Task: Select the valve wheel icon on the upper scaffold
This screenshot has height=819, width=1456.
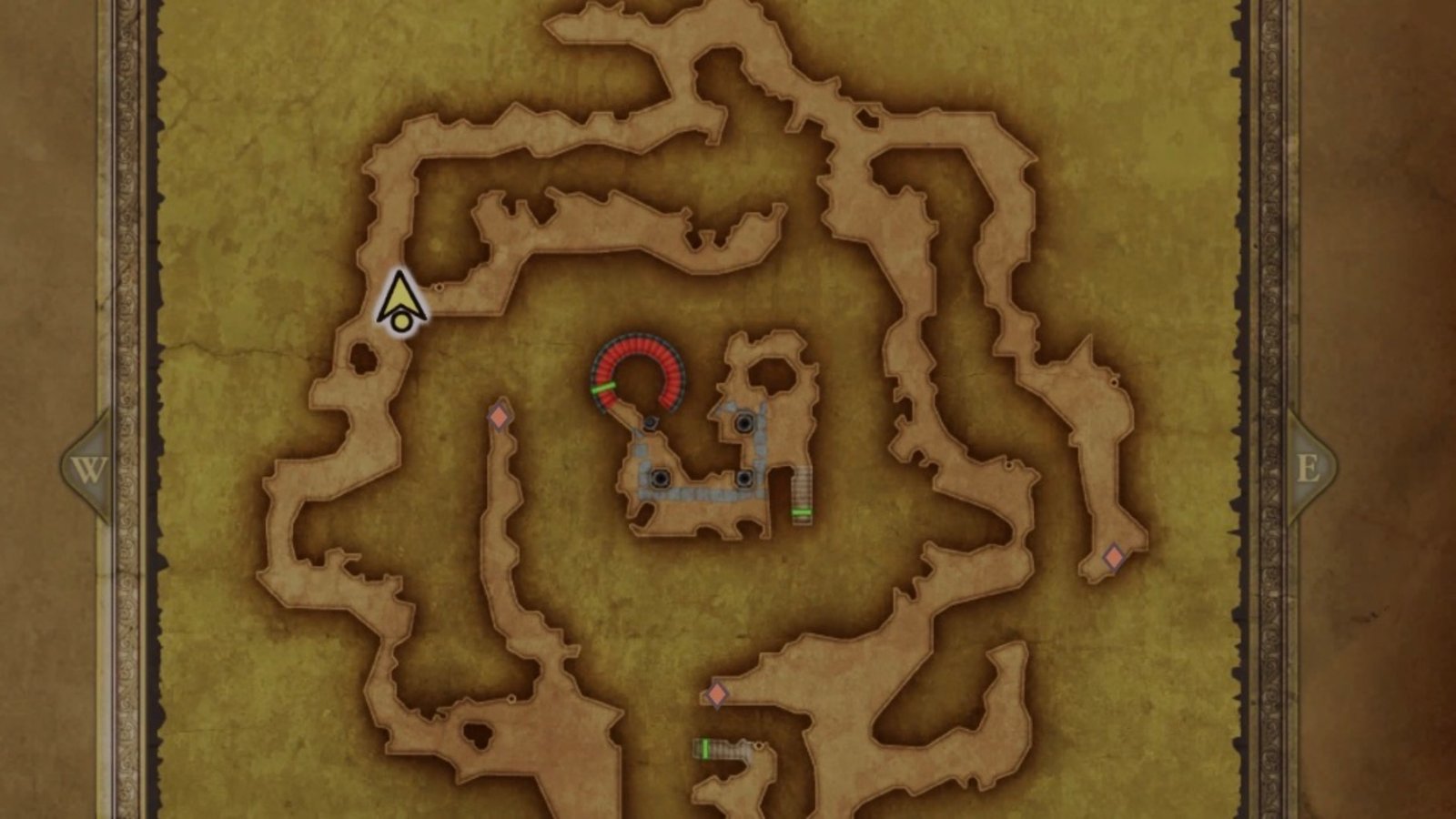Action: (x=743, y=423)
